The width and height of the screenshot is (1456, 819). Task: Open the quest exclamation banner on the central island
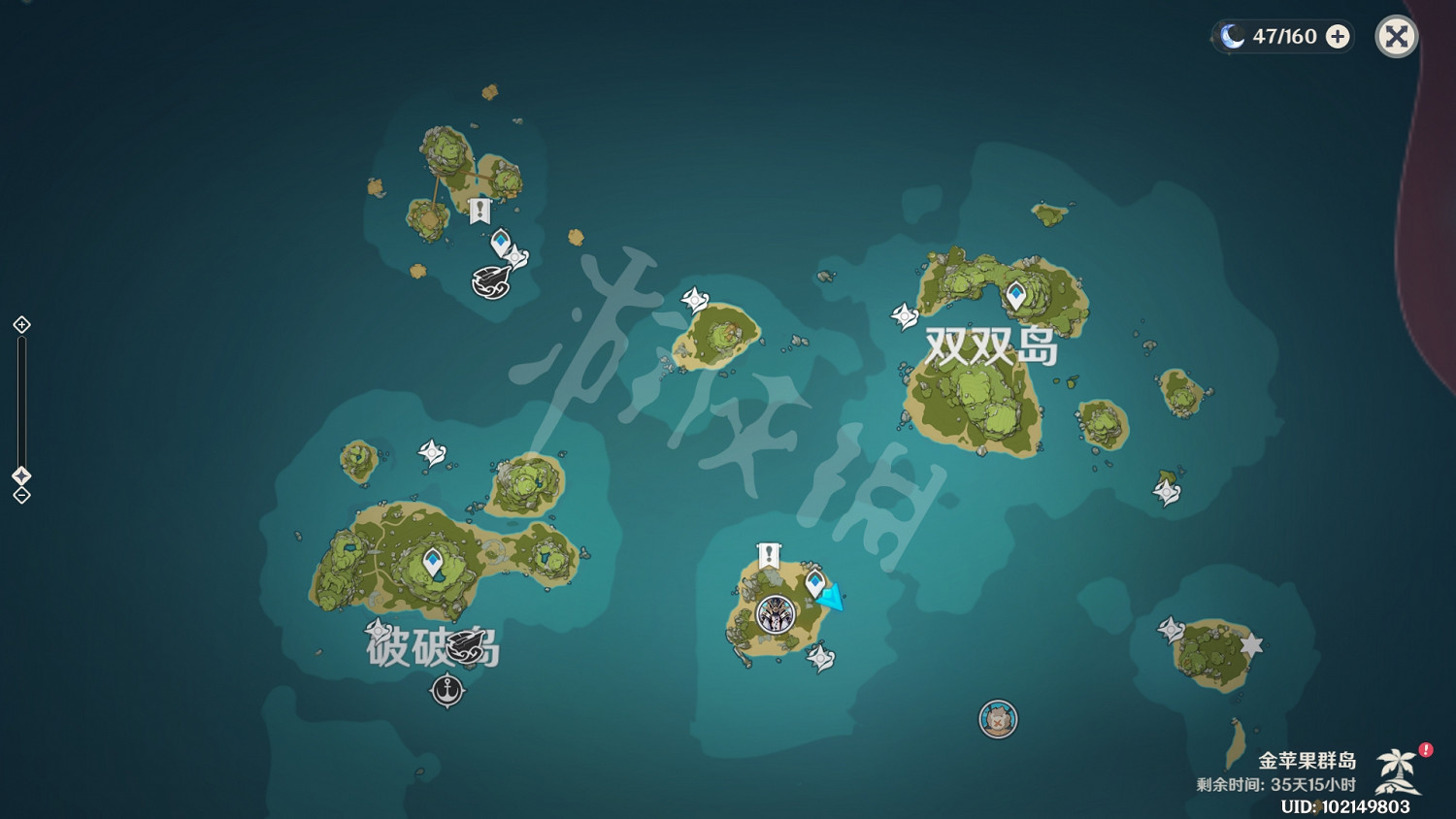[767, 555]
